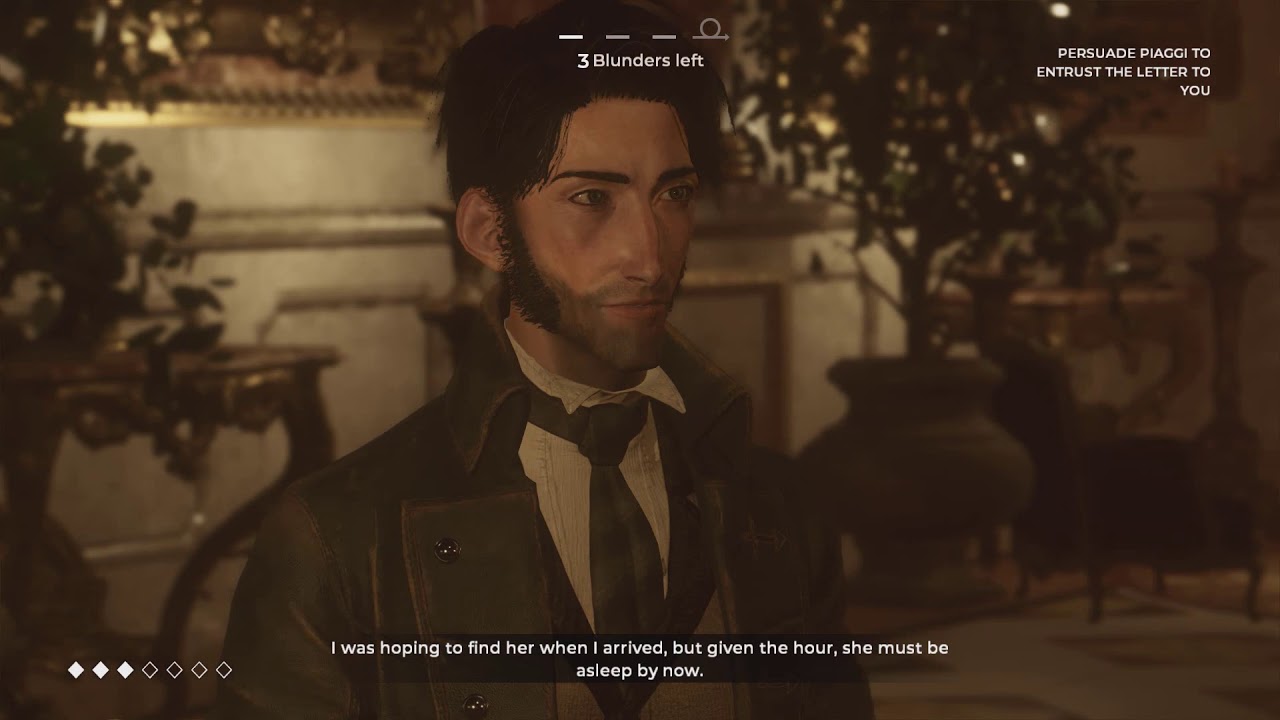This screenshot has width=1280, height=720.
Task: Select the Persuade Piaggi objective tracker
Action: point(1123,72)
